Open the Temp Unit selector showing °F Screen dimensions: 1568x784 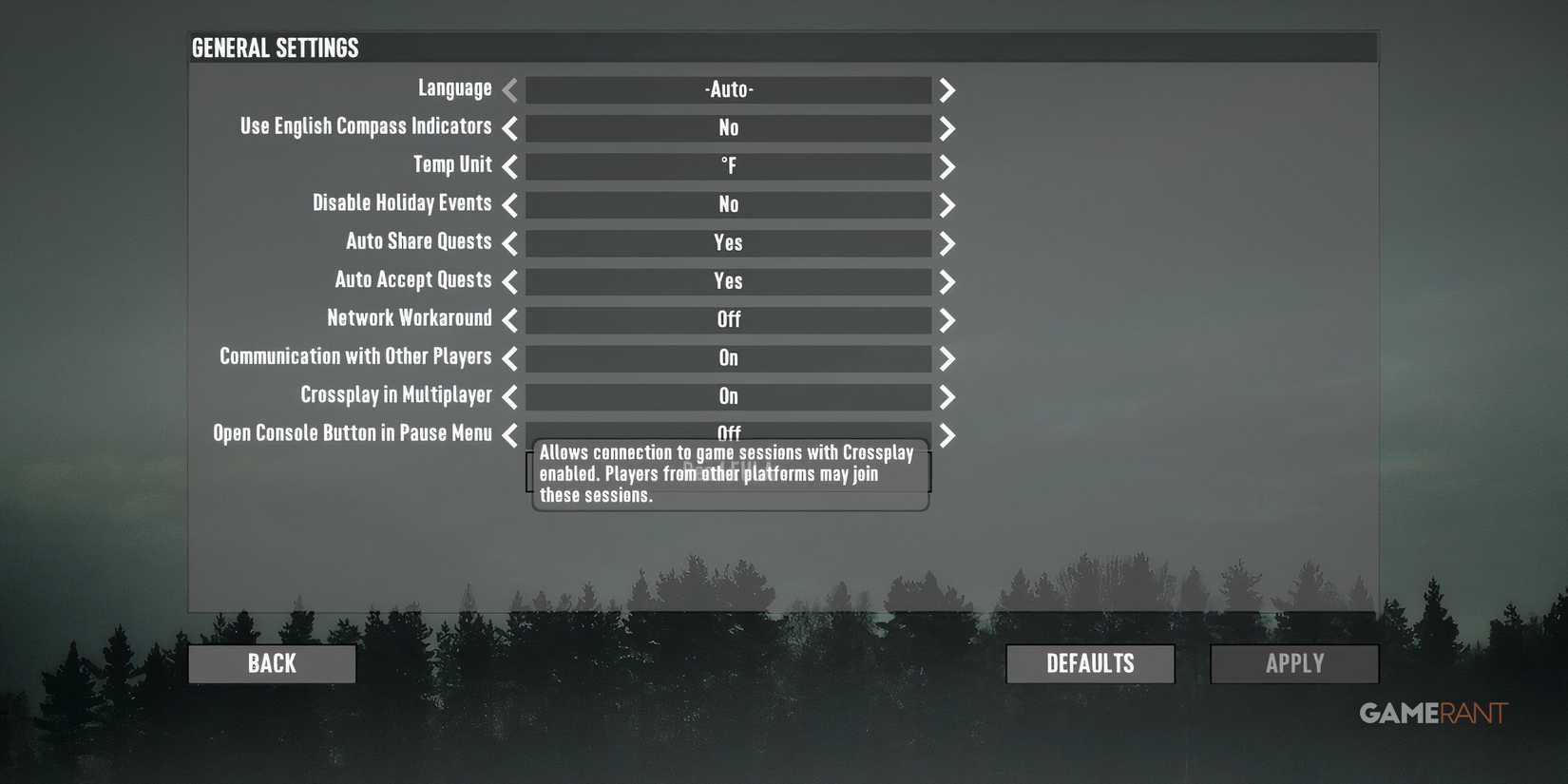[728, 166]
